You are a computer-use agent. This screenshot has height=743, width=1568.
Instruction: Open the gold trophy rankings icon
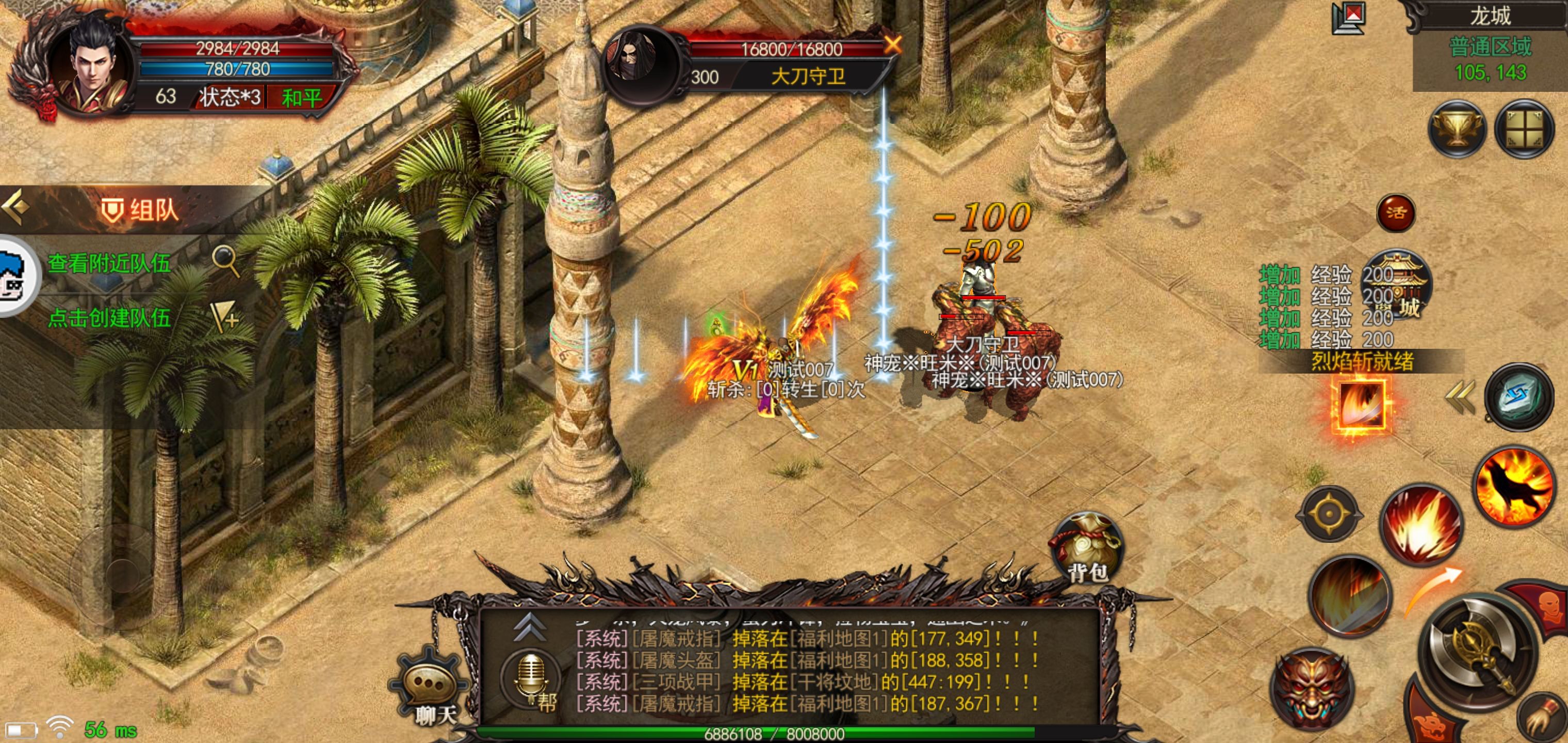pyautogui.click(x=1457, y=129)
